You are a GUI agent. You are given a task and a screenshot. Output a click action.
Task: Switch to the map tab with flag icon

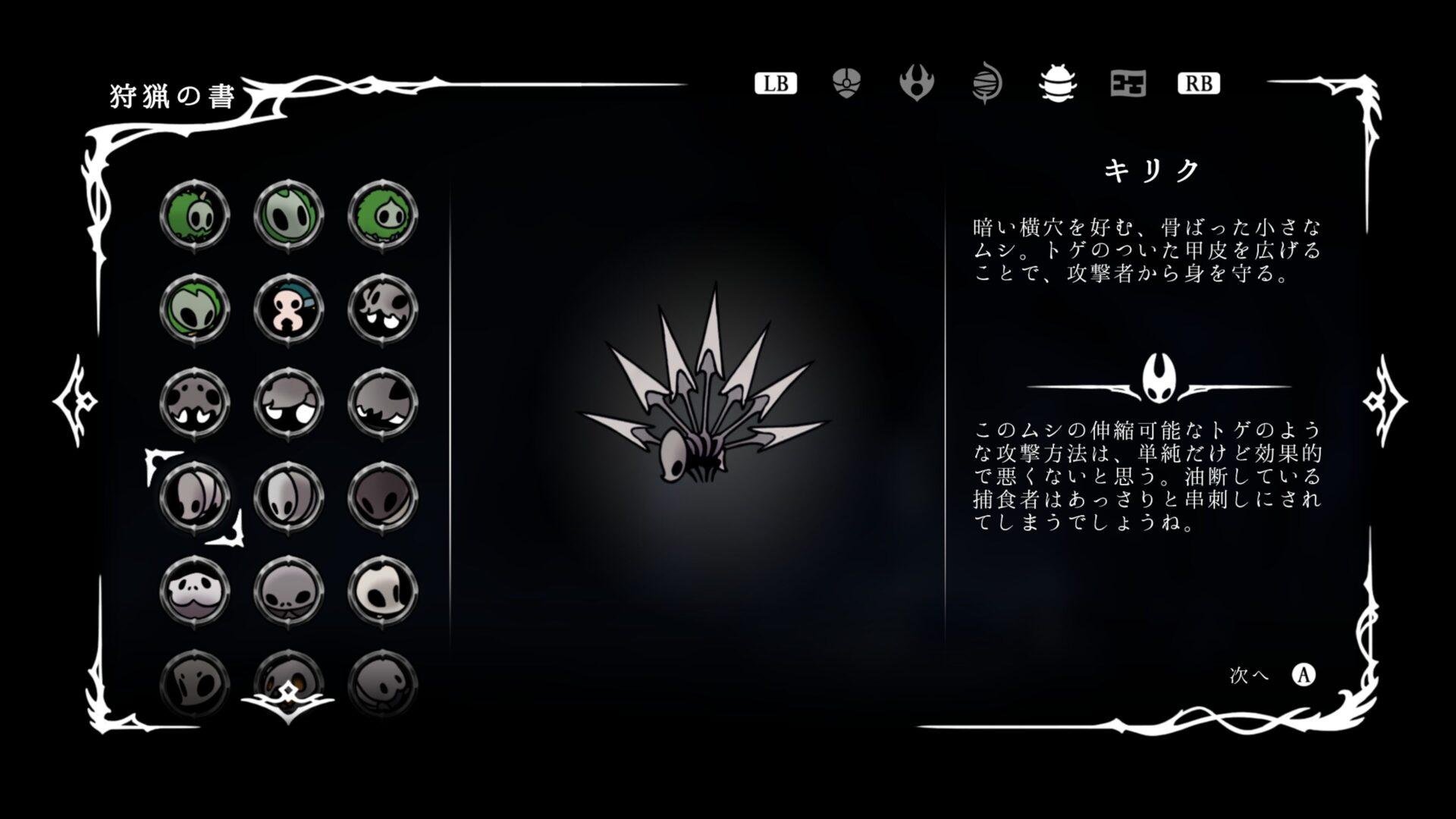point(1127,83)
